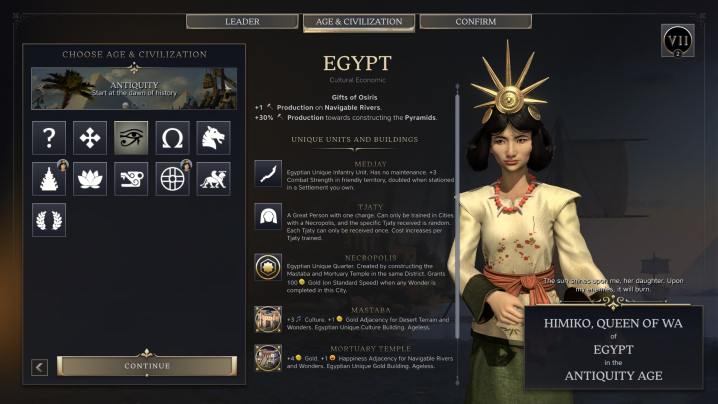Pick the circled cross civilization tile
718x404 pixels.
pos(173,178)
